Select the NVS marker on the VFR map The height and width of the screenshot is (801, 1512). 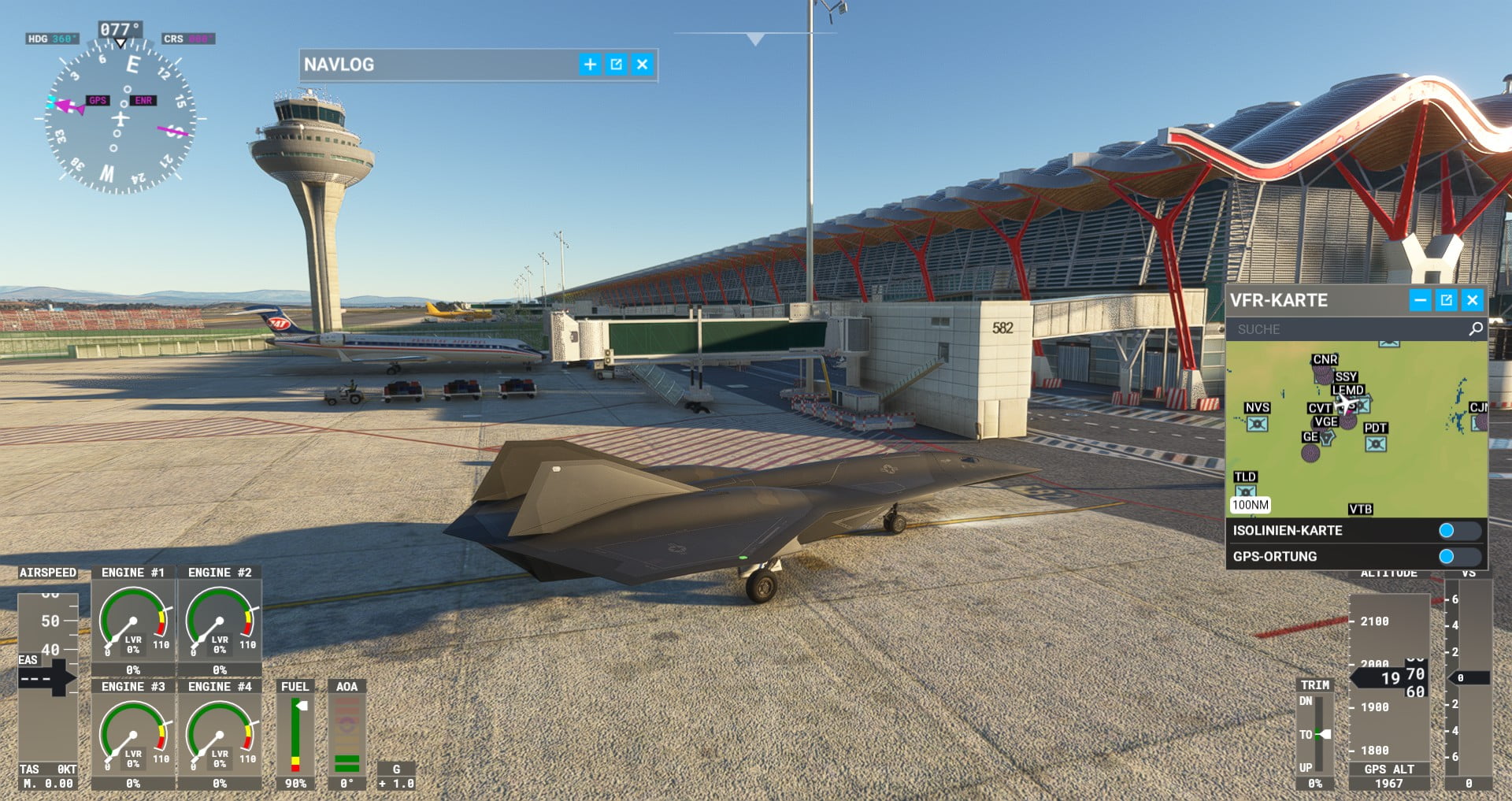pyautogui.click(x=1257, y=424)
